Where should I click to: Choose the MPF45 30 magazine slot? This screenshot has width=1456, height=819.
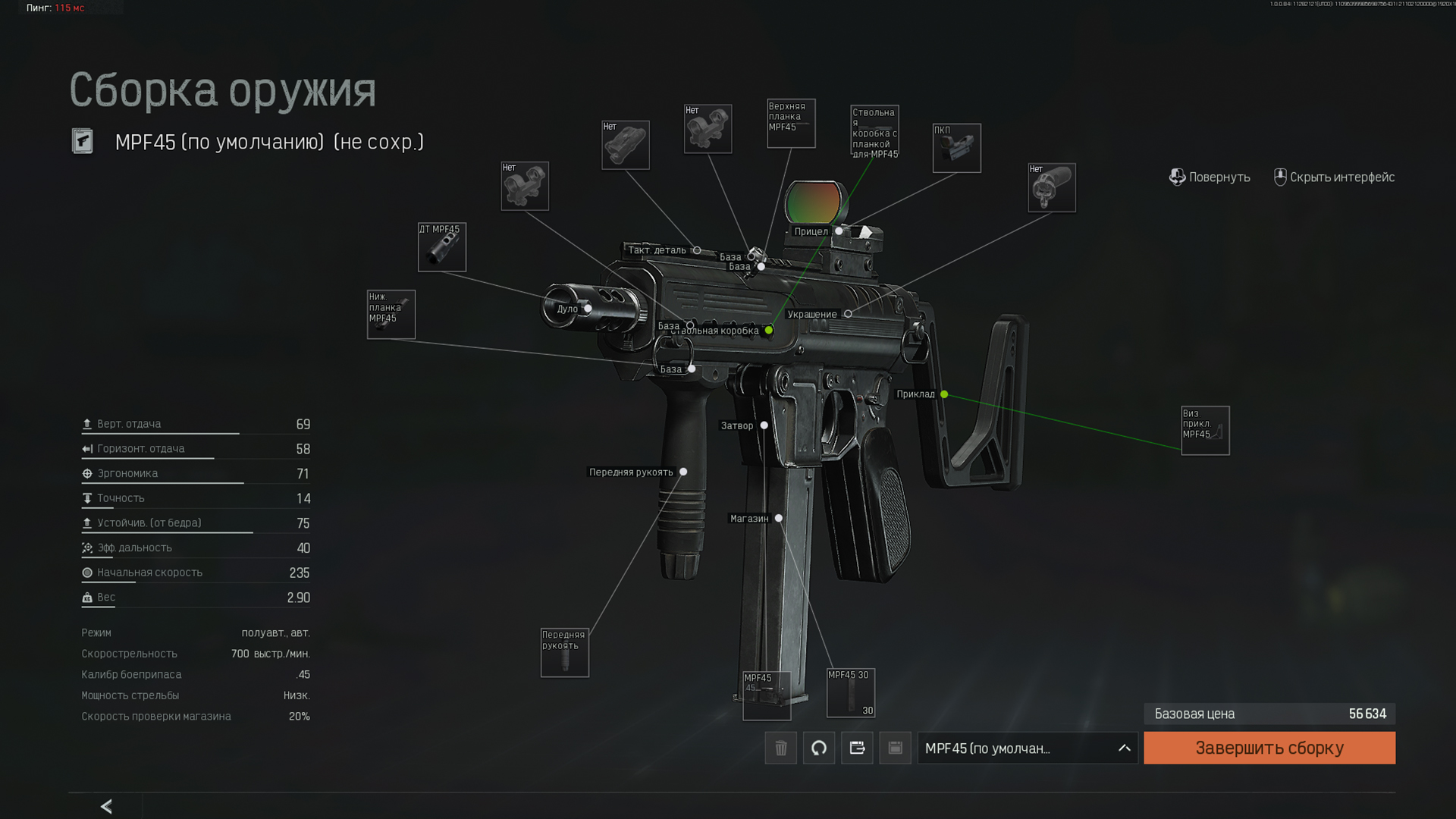850,692
